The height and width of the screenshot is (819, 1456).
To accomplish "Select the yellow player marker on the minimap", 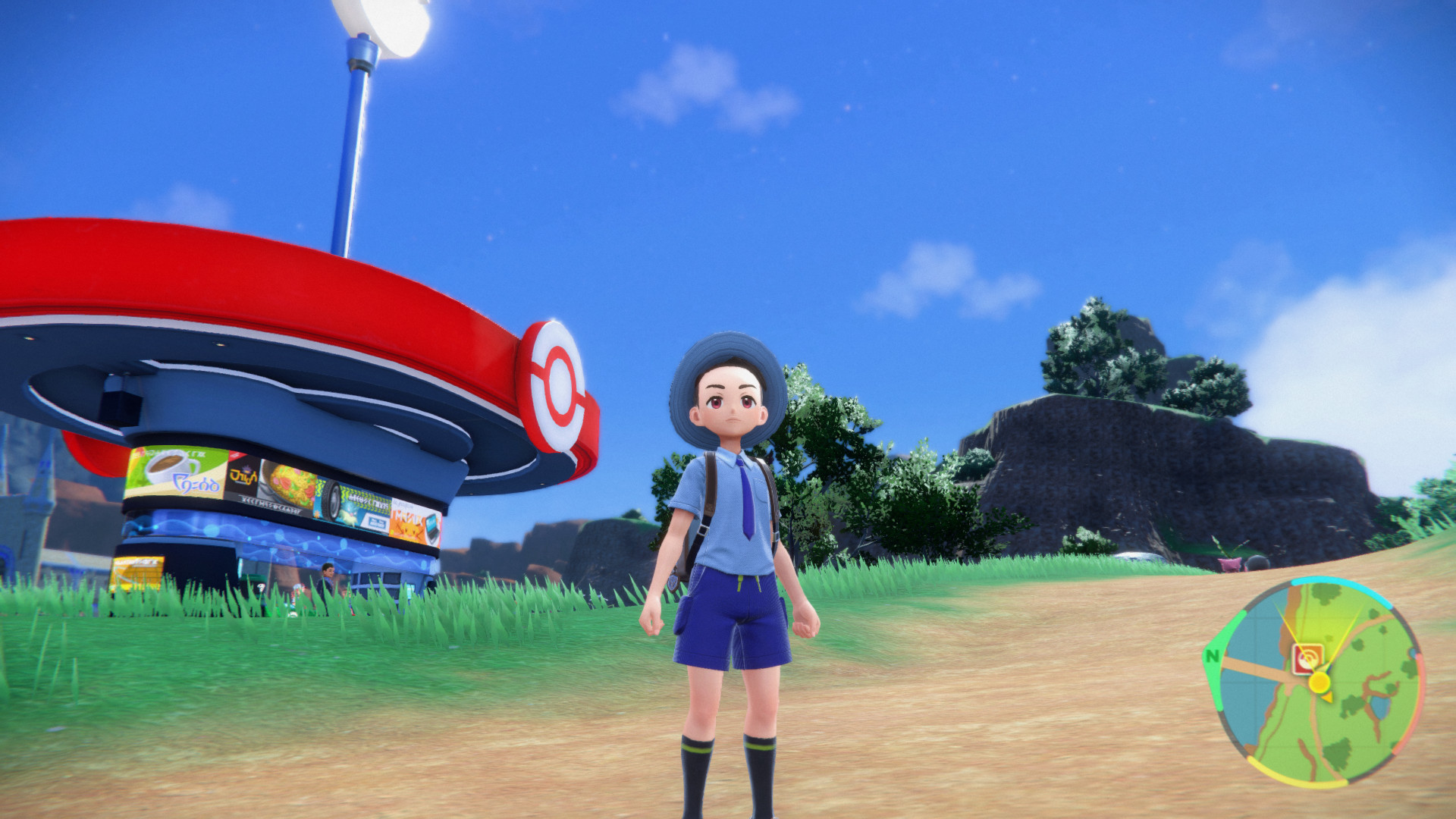I will point(1319,682).
